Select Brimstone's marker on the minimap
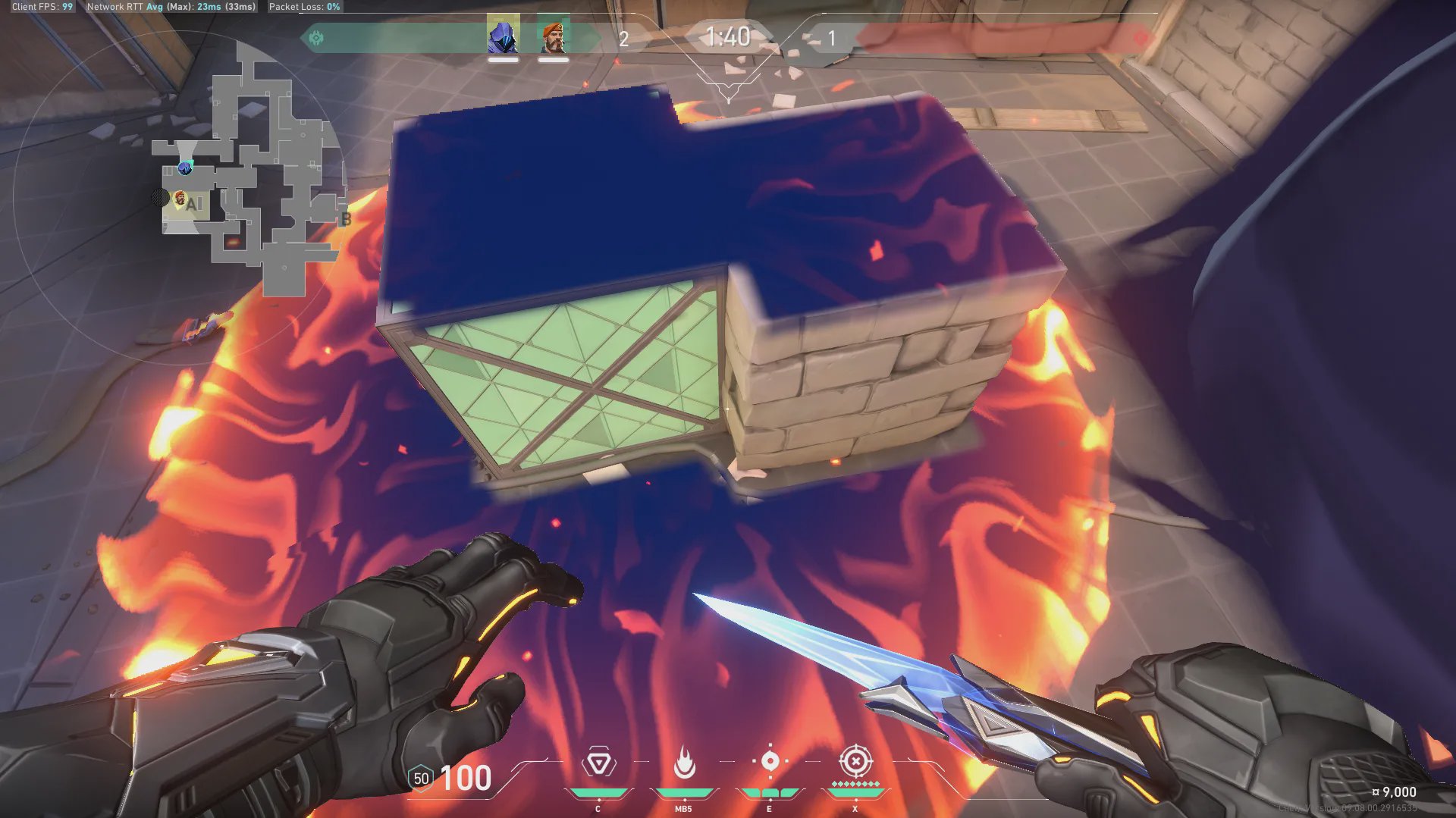1456x818 pixels. 180,199
